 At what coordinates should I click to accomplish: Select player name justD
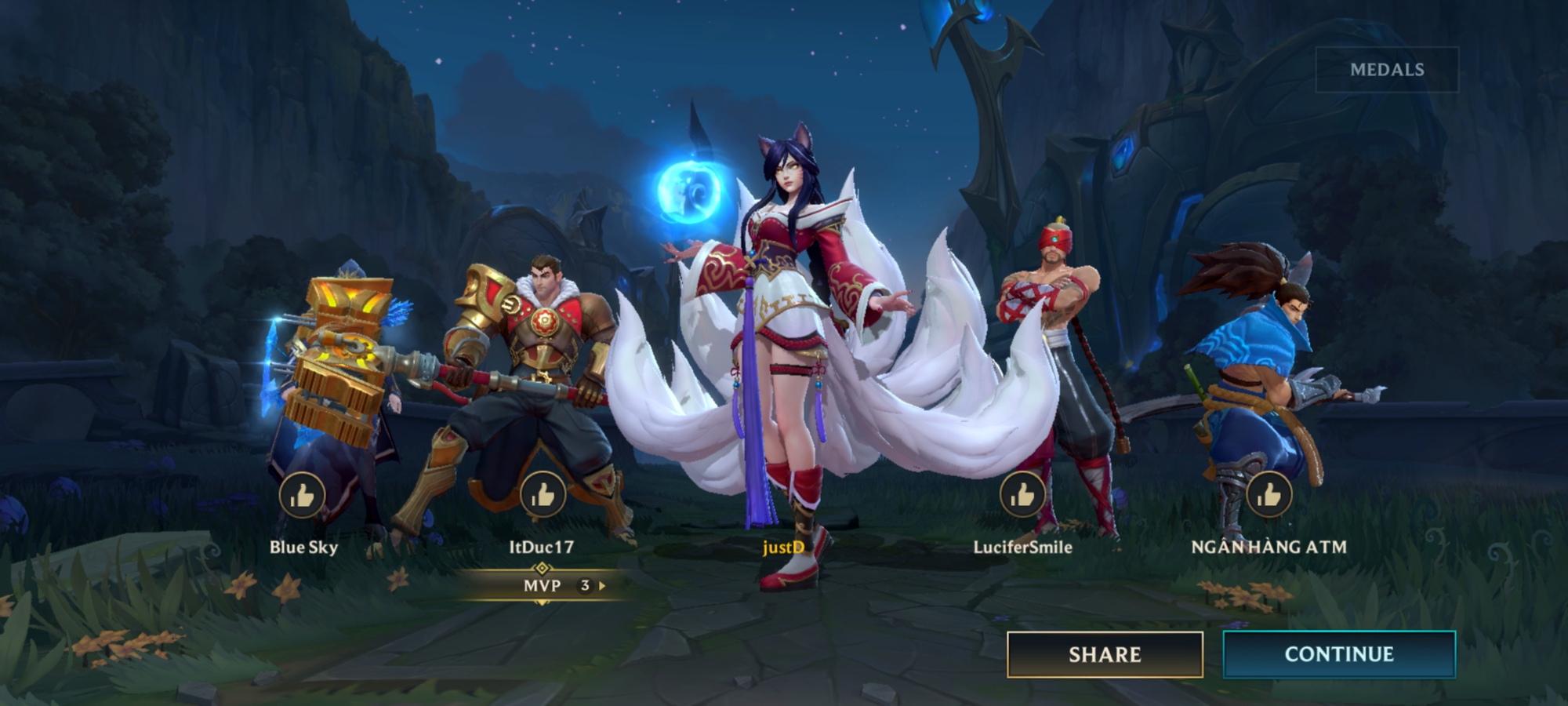[x=783, y=547]
